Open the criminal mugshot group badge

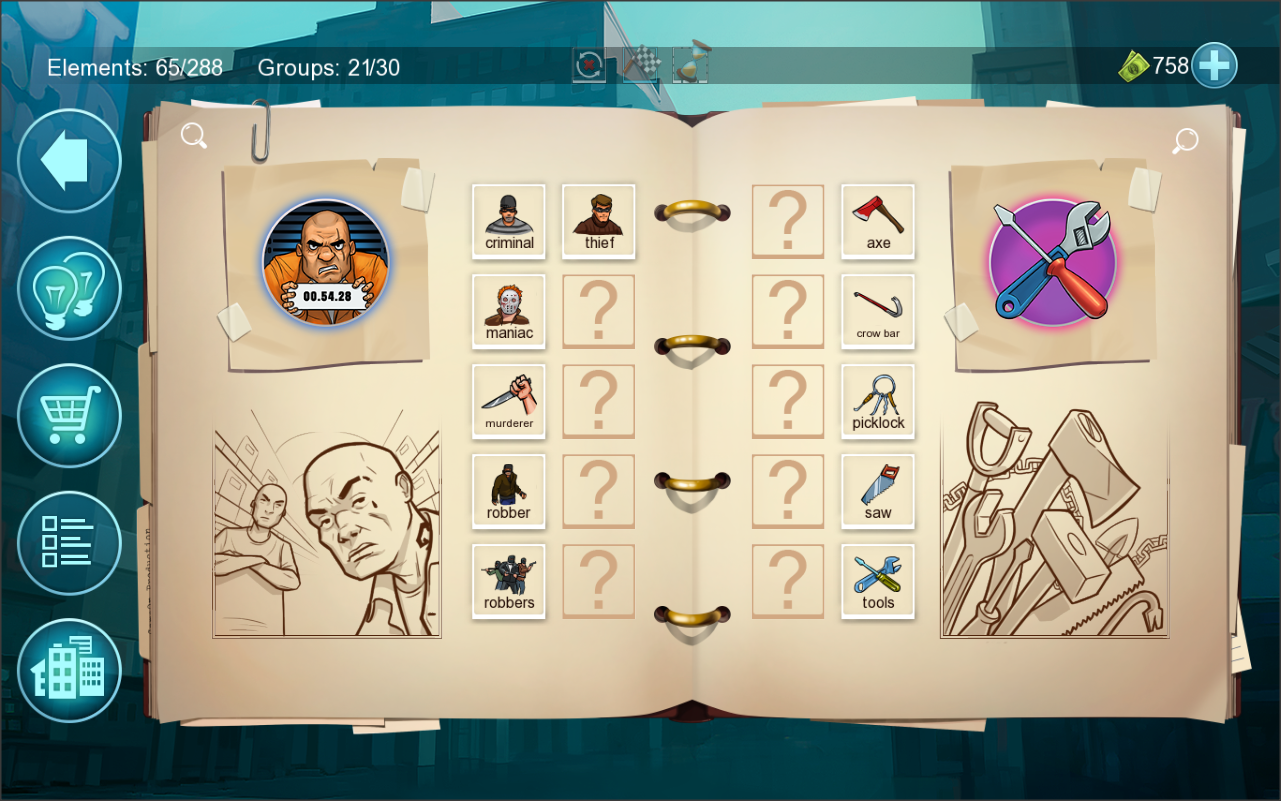coord(325,265)
